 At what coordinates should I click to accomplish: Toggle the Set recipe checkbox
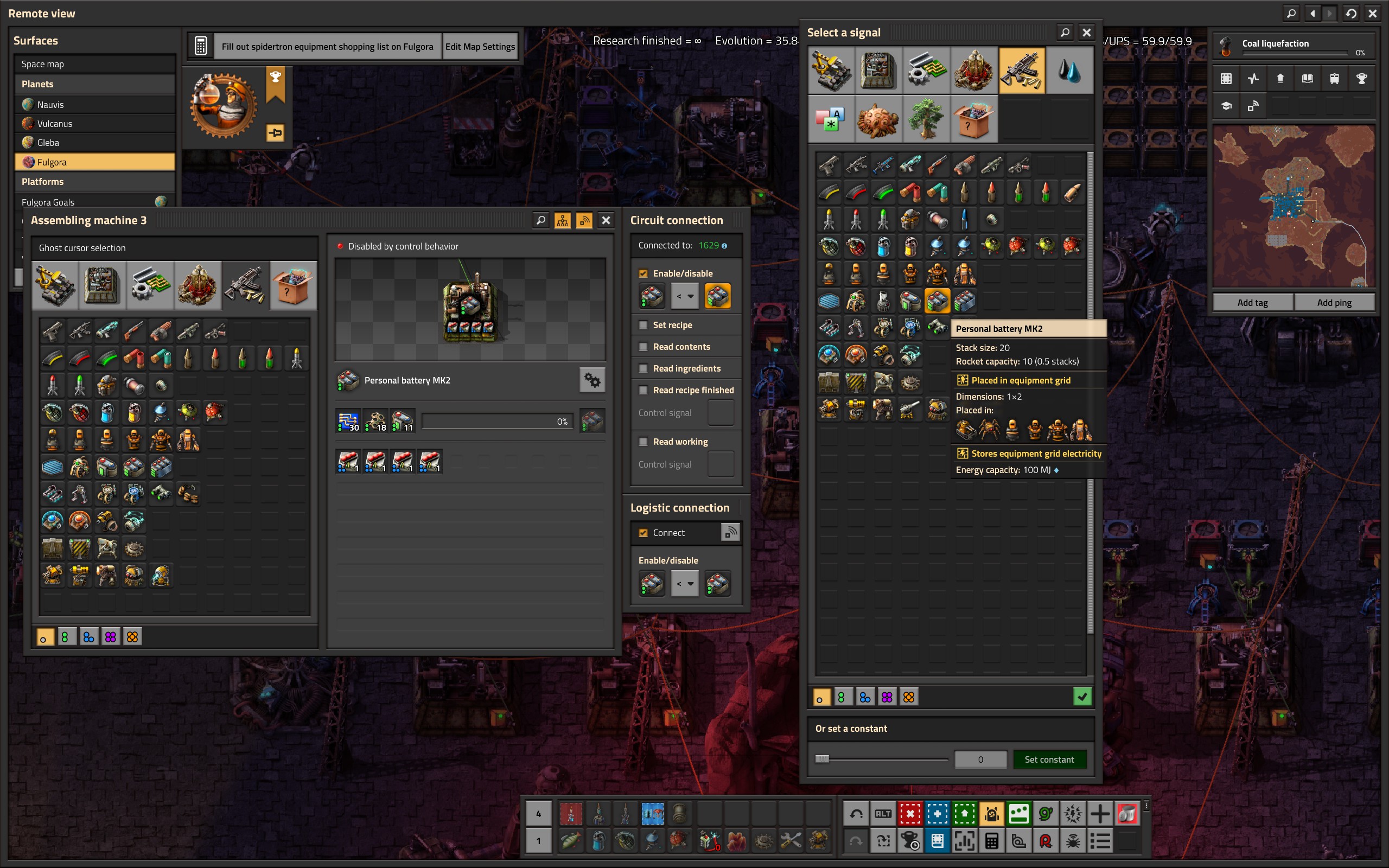pyautogui.click(x=643, y=325)
